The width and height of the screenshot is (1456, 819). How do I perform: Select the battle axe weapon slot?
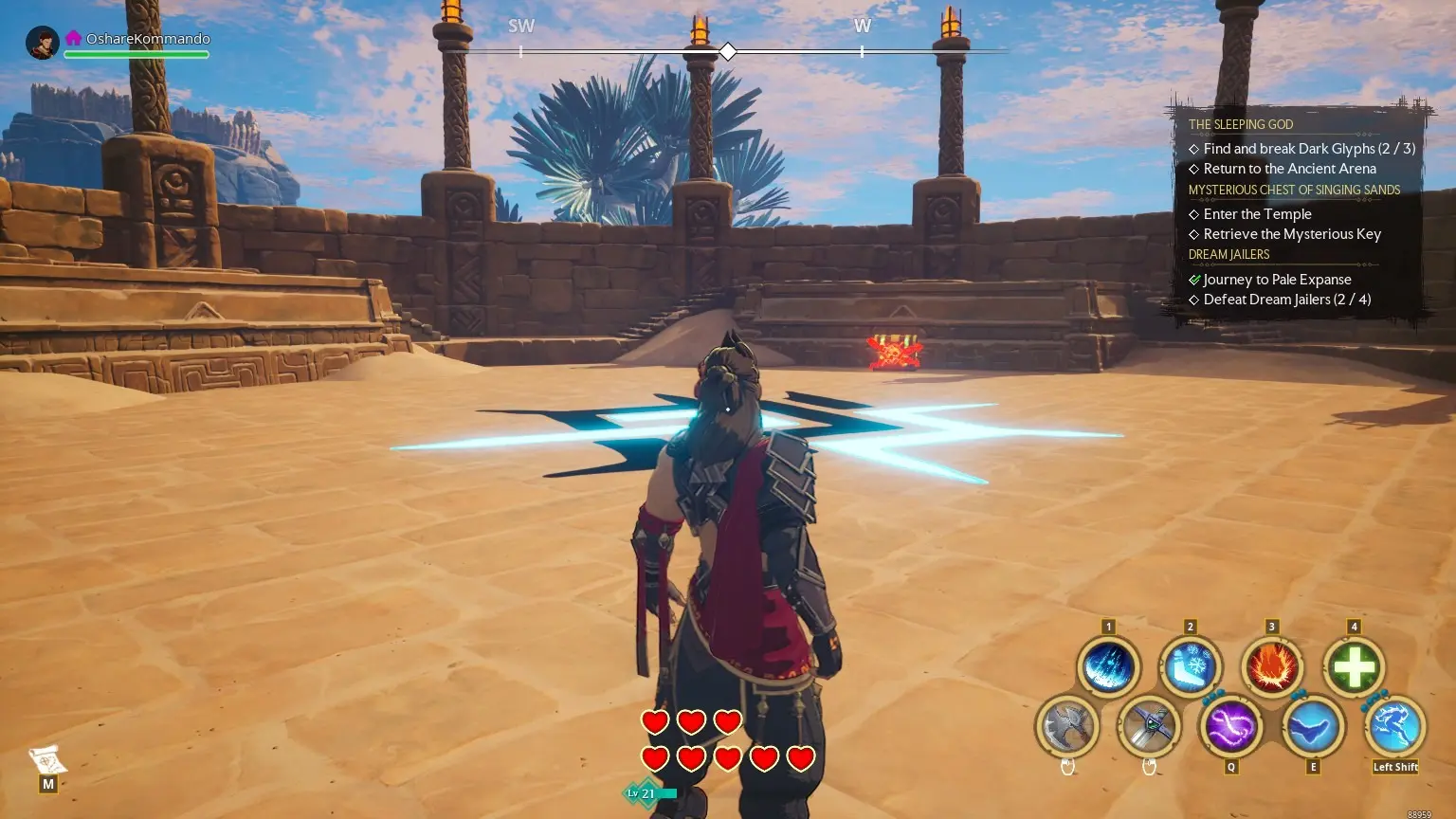1067,727
